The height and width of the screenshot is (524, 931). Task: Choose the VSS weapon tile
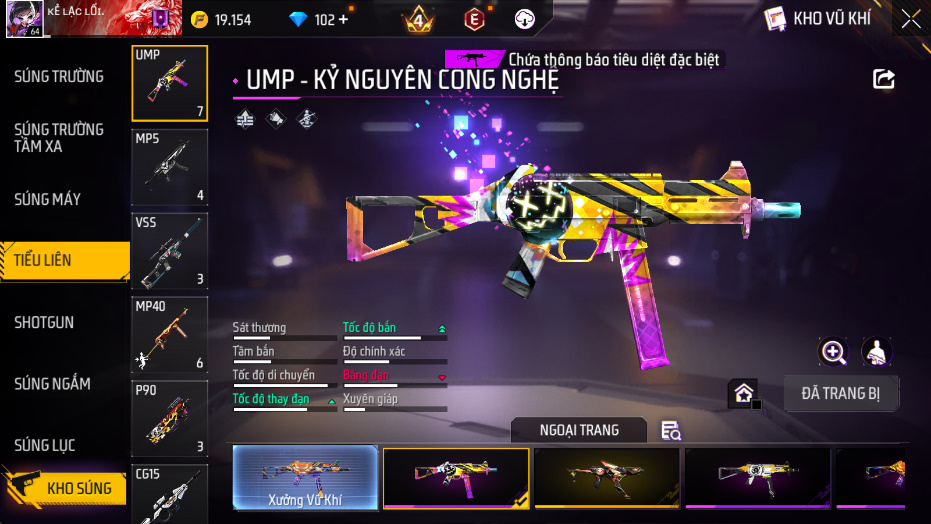(x=169, y=251)
